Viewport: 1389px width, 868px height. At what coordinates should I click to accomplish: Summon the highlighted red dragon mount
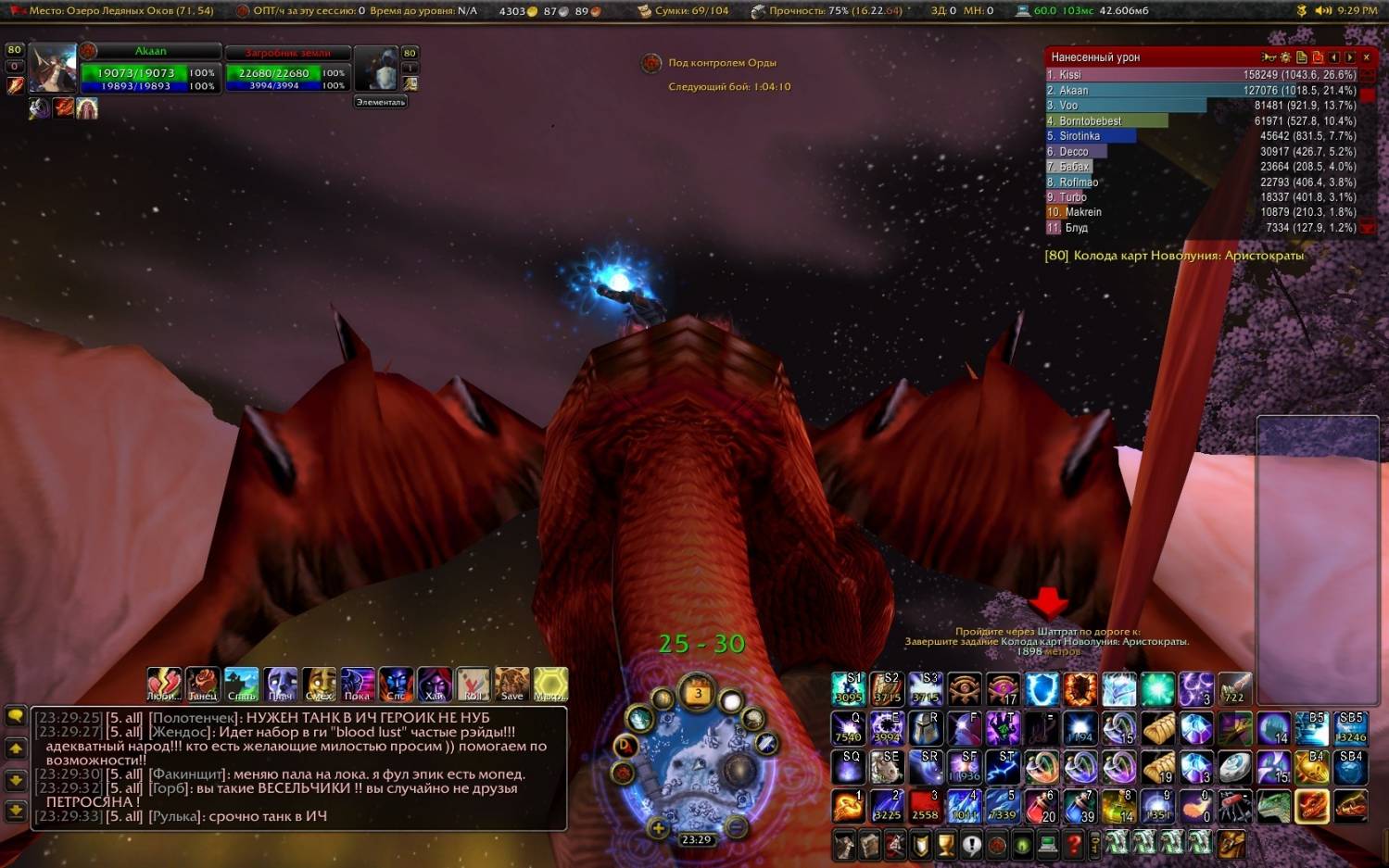tap(1311, 806)
